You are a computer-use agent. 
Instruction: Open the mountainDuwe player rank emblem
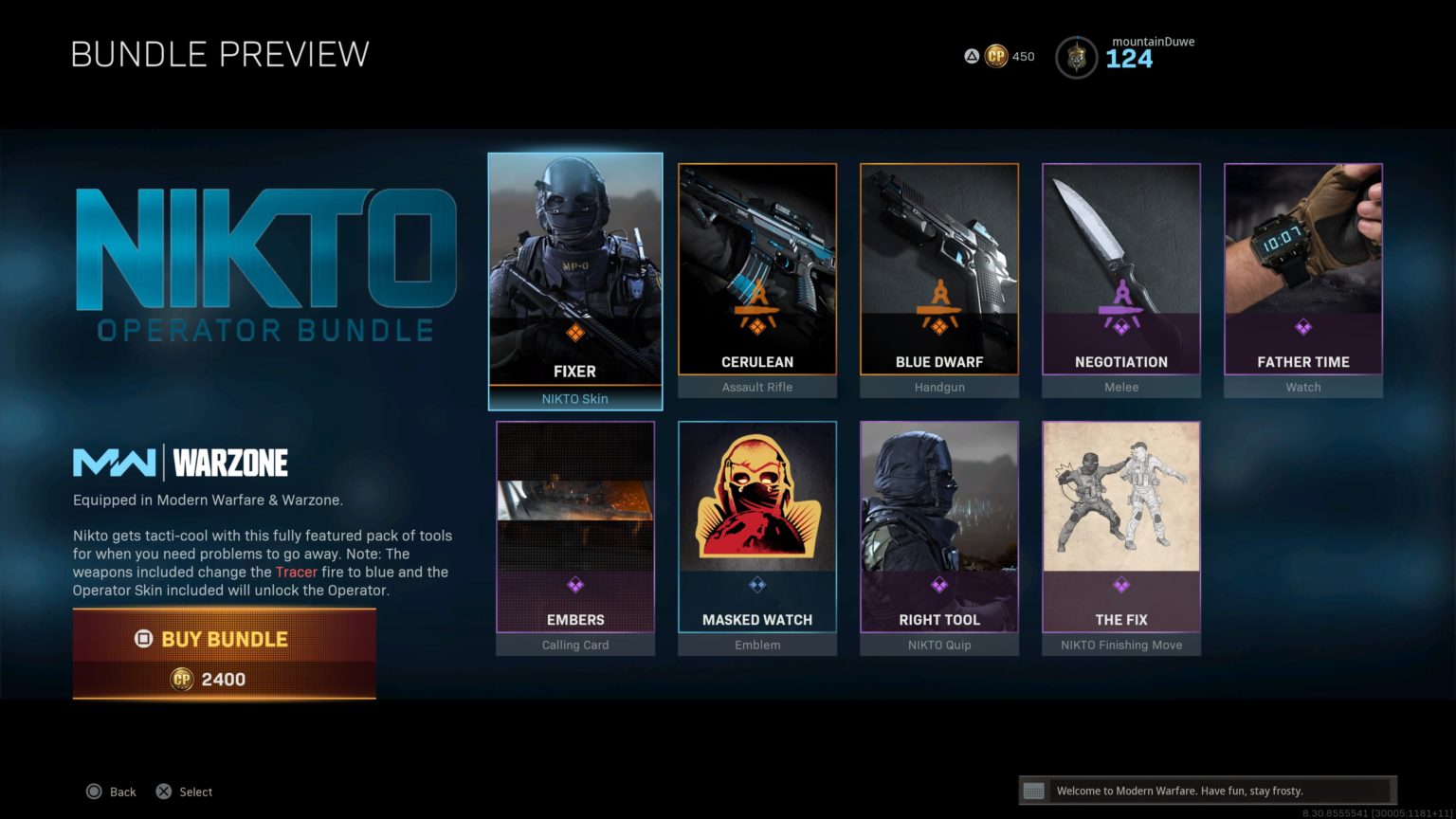pyautogui.click(x=1076, y=55)
